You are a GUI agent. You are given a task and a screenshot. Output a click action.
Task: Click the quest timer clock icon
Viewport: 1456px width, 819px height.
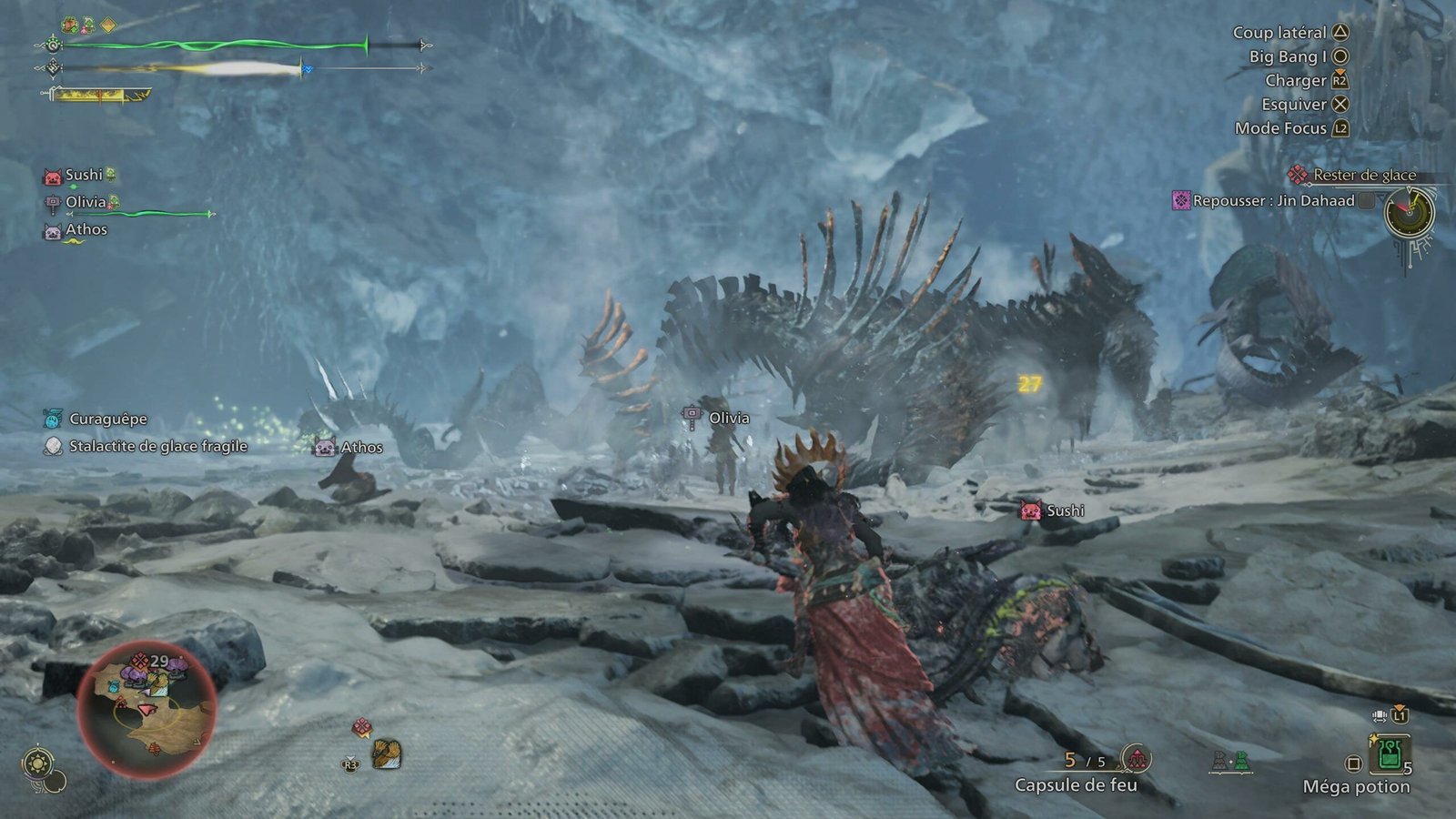(1408, 212)
